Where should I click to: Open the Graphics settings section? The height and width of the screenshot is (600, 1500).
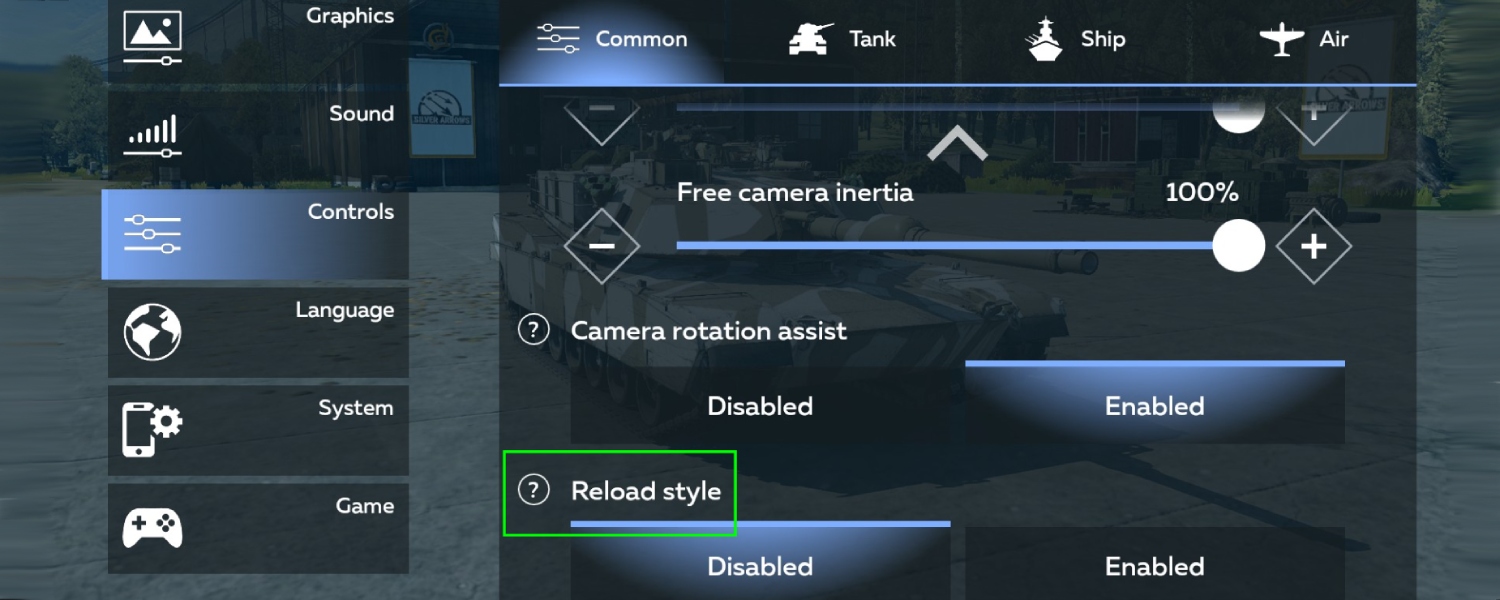pos(257,38)
